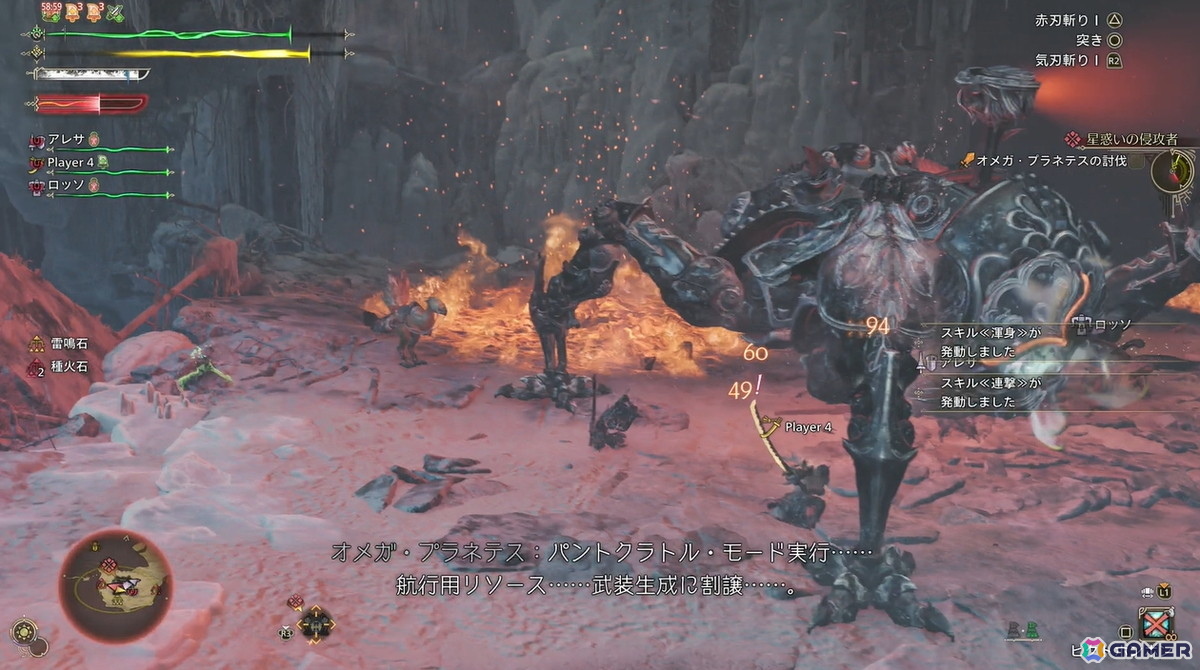Open the circular minimap

(x=115, y=585)
